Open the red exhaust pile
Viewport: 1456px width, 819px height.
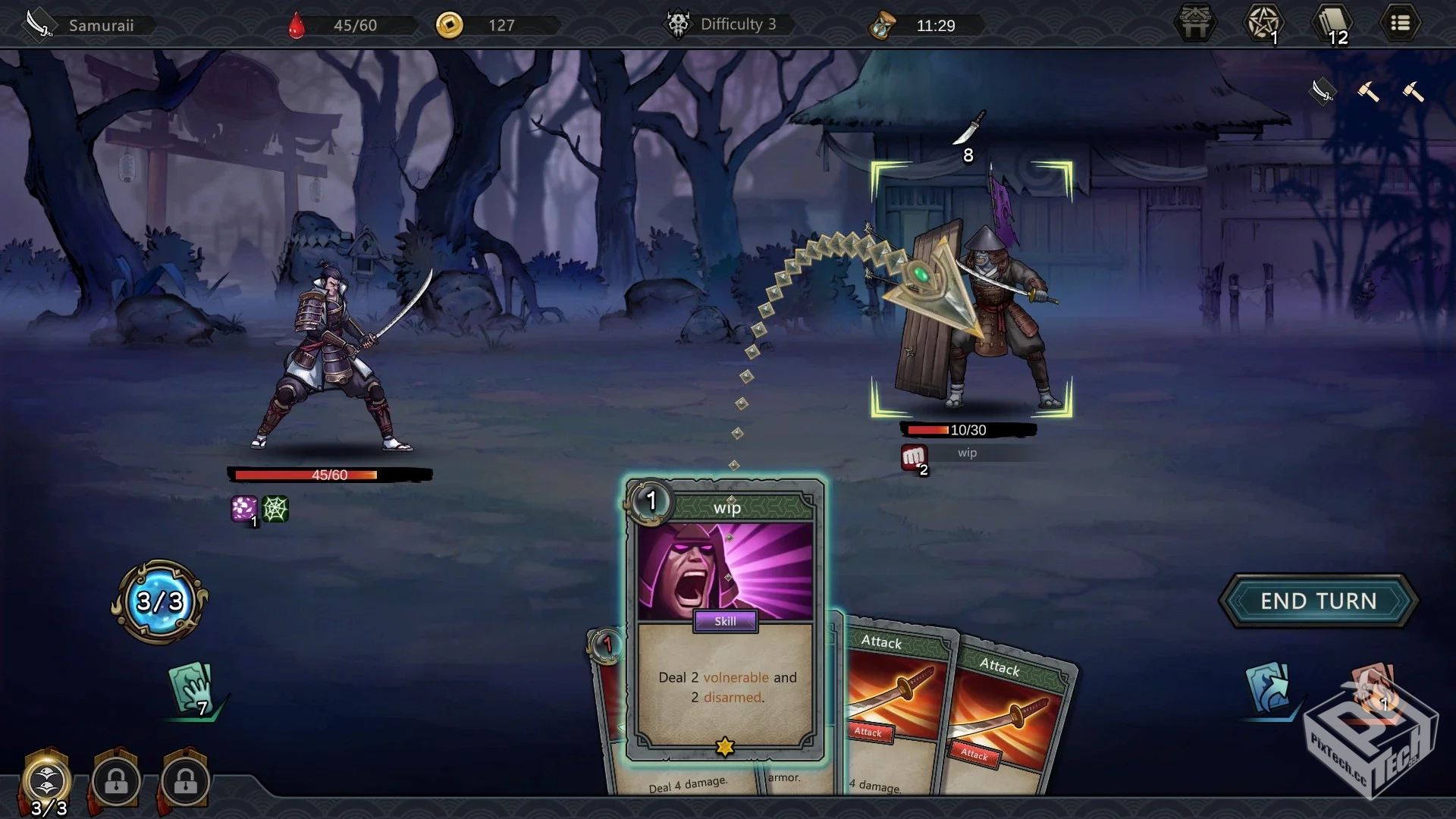pos(1373,689)
